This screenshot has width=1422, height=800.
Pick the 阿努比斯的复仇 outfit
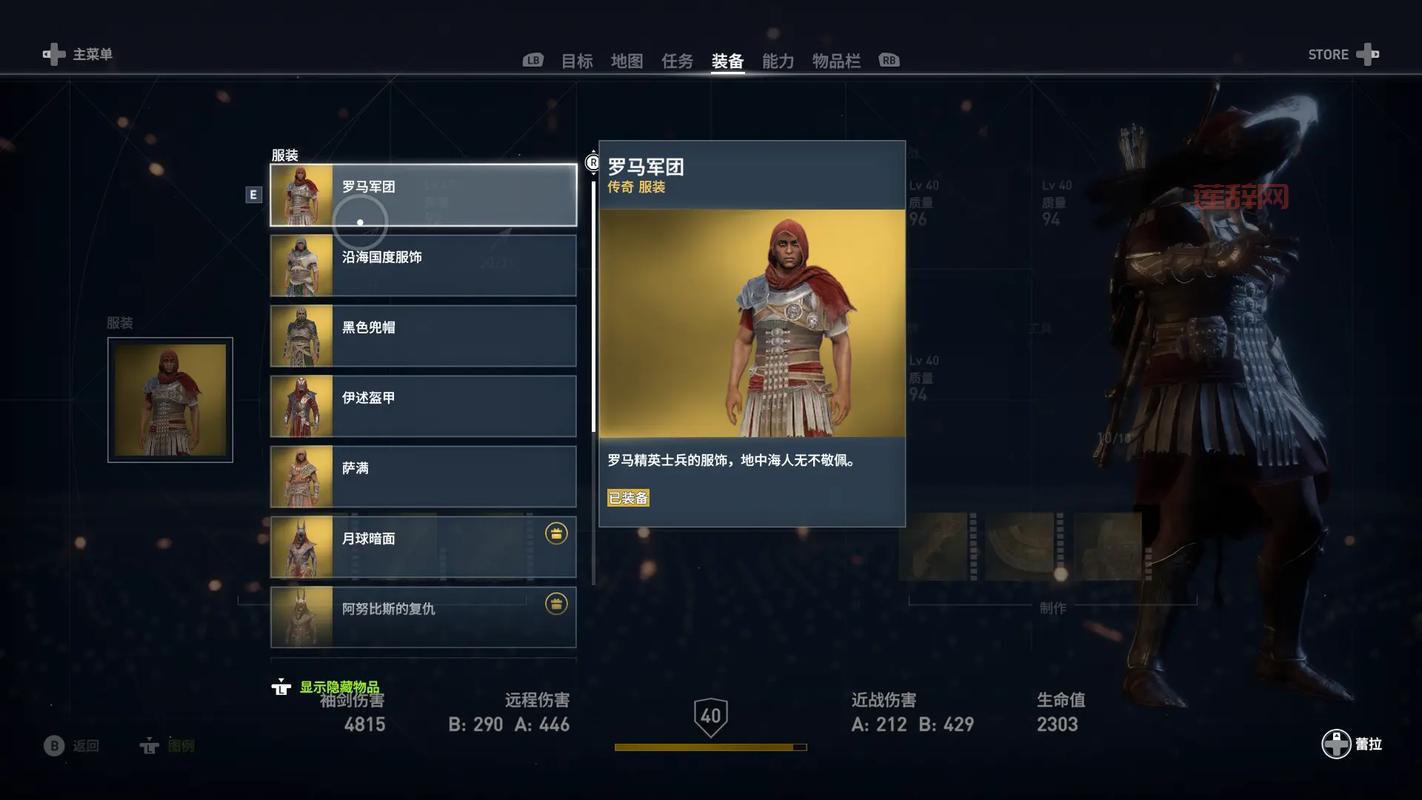(423, 616)
